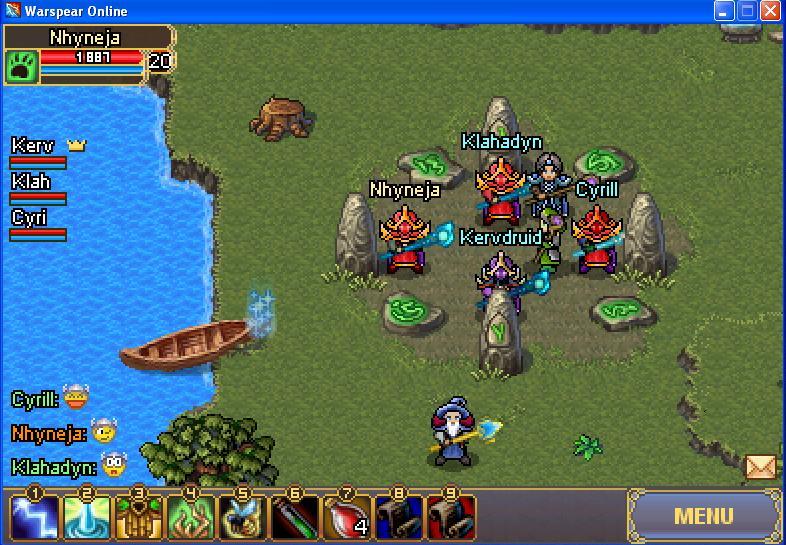Screen dimensions: 786x545
Task: Trigger the bee swarm skill
Action: point(242,518)
